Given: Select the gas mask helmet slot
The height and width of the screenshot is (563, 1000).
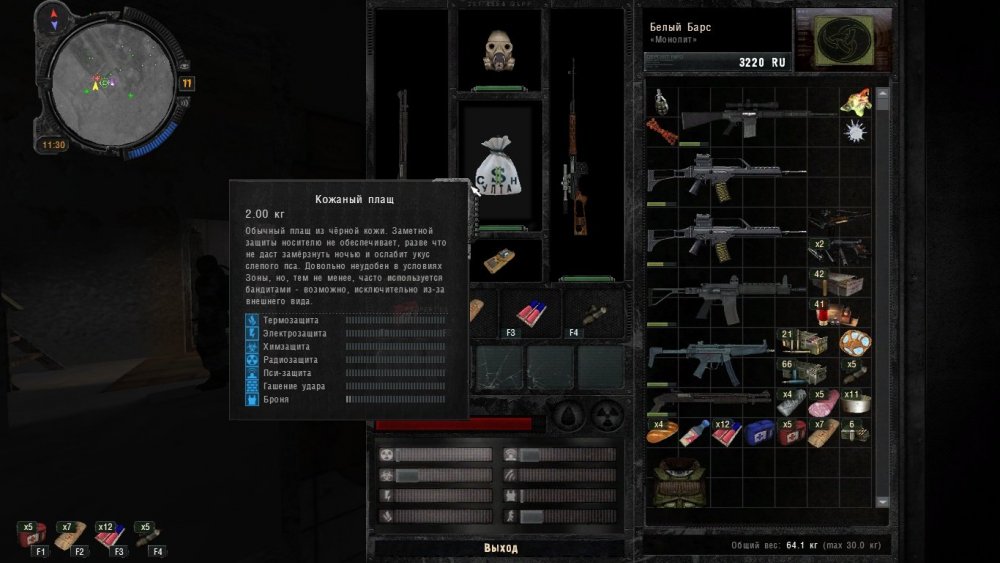Looking at the screenshot, I should pos(500,50).
